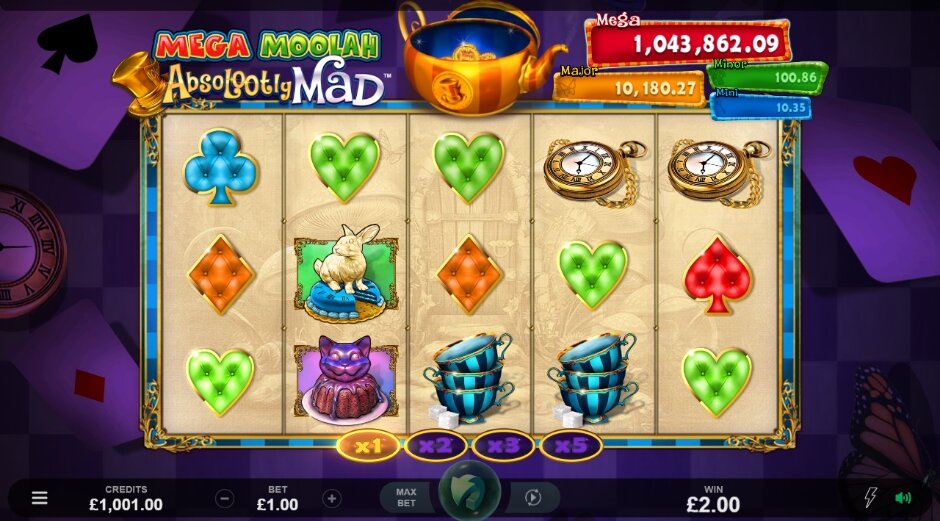Screen dimensions: 940x521
Task: Increase the bet with the plus button
Action: pos(332,498)
